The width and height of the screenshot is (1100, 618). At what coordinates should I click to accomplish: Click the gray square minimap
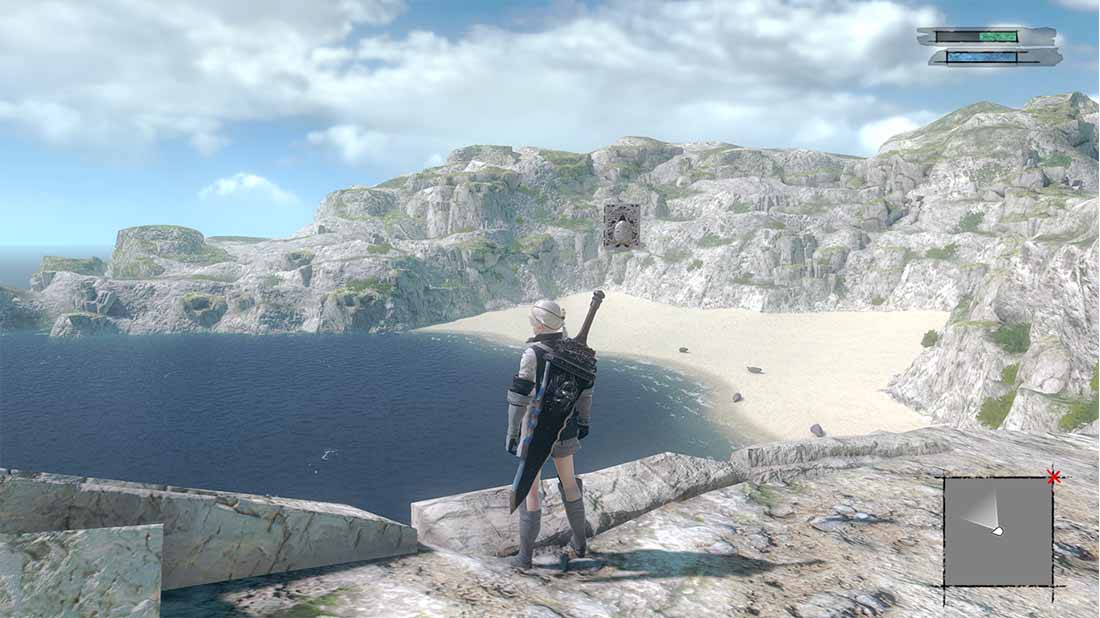[998, 531]
